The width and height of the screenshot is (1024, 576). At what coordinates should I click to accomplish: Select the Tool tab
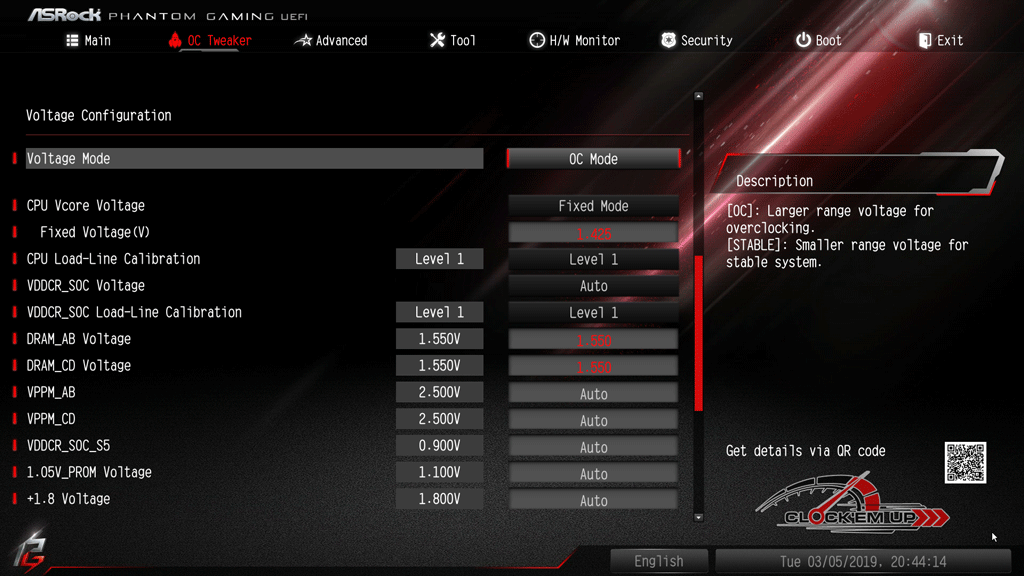coord(452,41)
